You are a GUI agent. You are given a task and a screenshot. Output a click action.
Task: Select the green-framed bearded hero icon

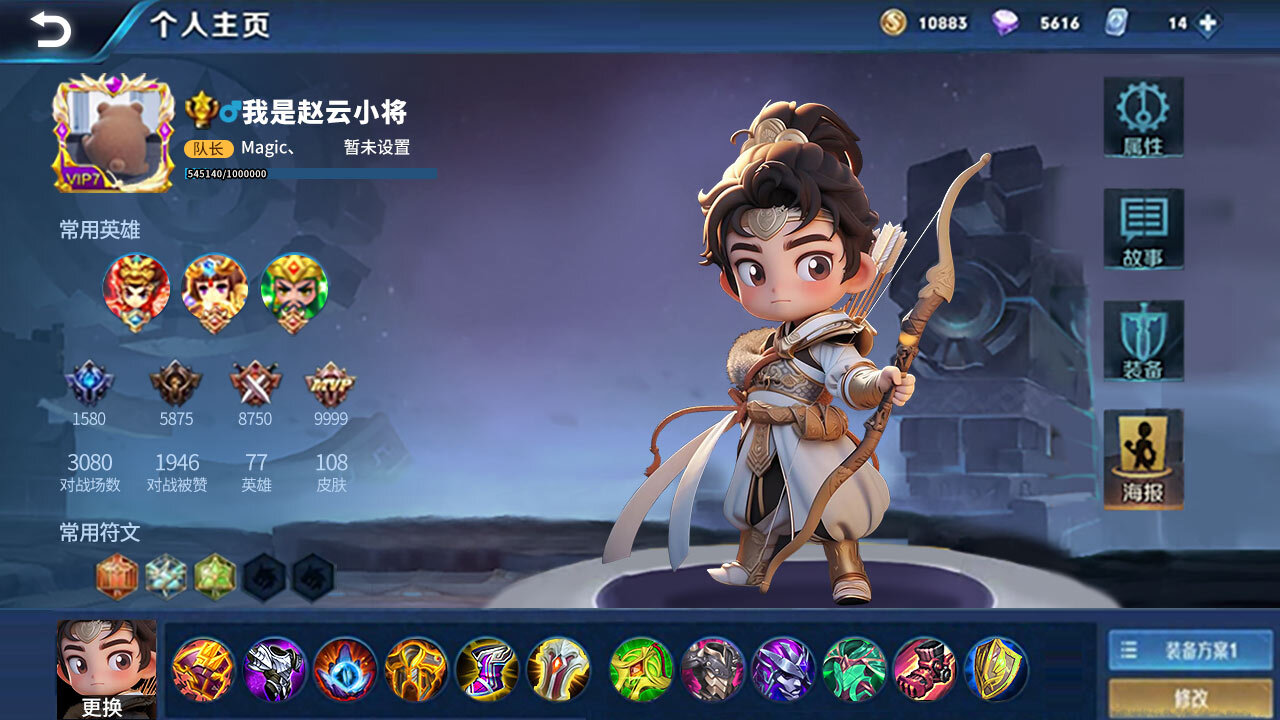(294, 291)
